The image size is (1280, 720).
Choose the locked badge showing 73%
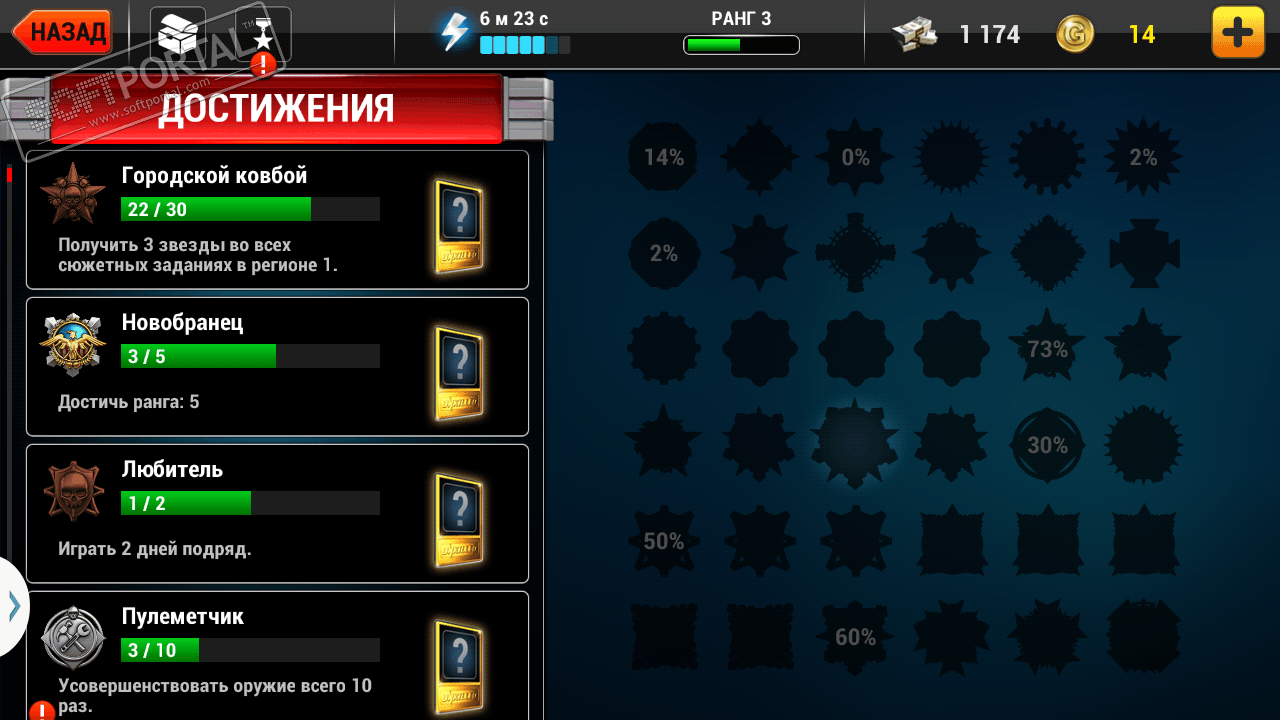pyautogui.click(x=1047, y=349)
